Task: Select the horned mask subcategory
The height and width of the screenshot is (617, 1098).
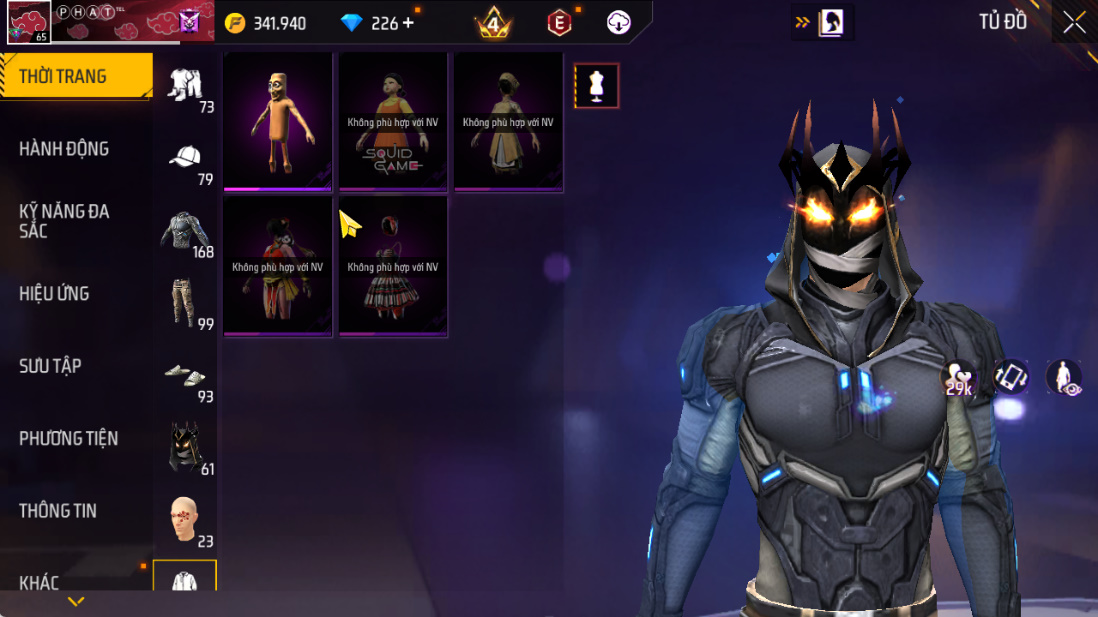Action: [x=186, y=447]
